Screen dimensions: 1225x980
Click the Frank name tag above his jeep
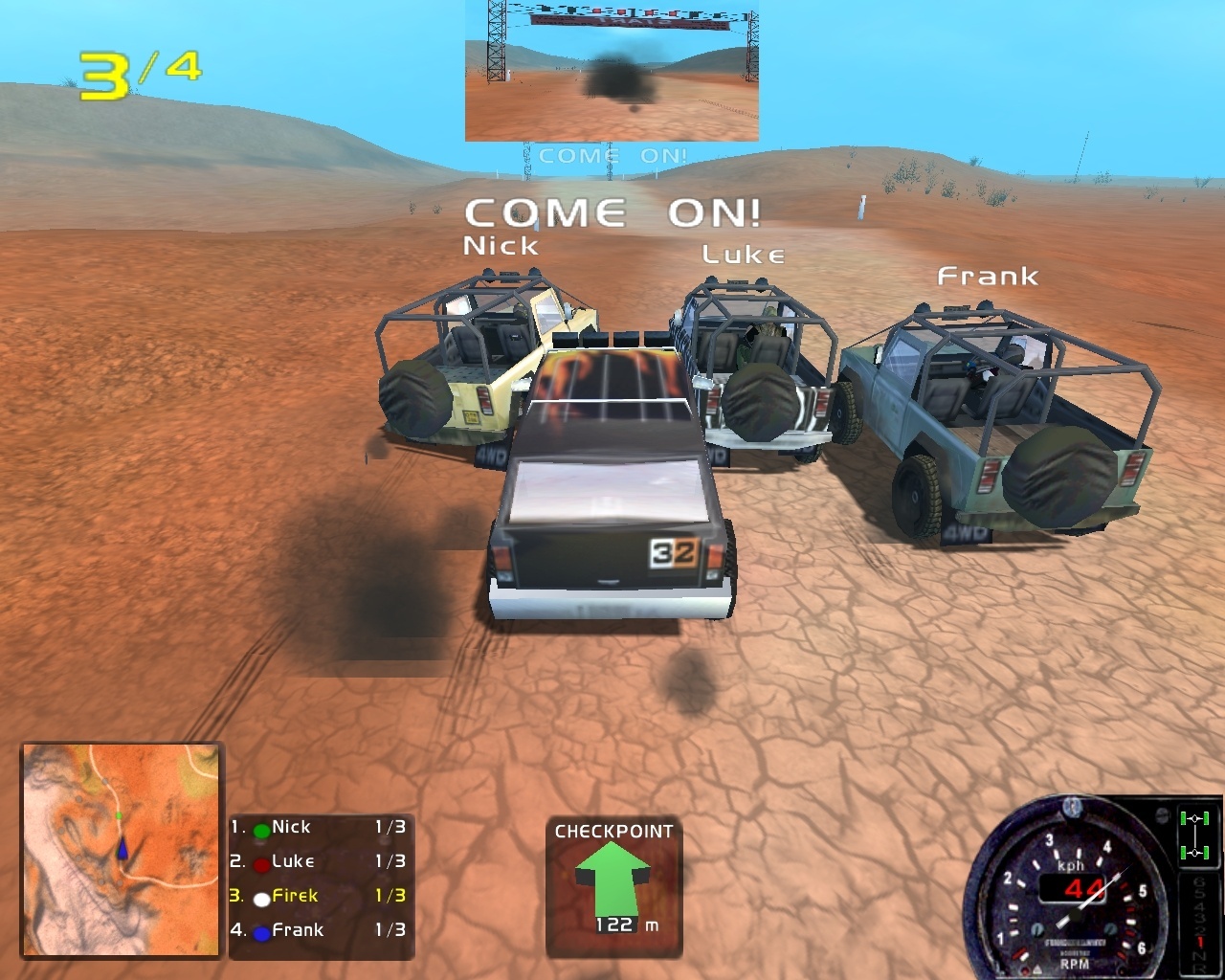click(x=986, y=277)
